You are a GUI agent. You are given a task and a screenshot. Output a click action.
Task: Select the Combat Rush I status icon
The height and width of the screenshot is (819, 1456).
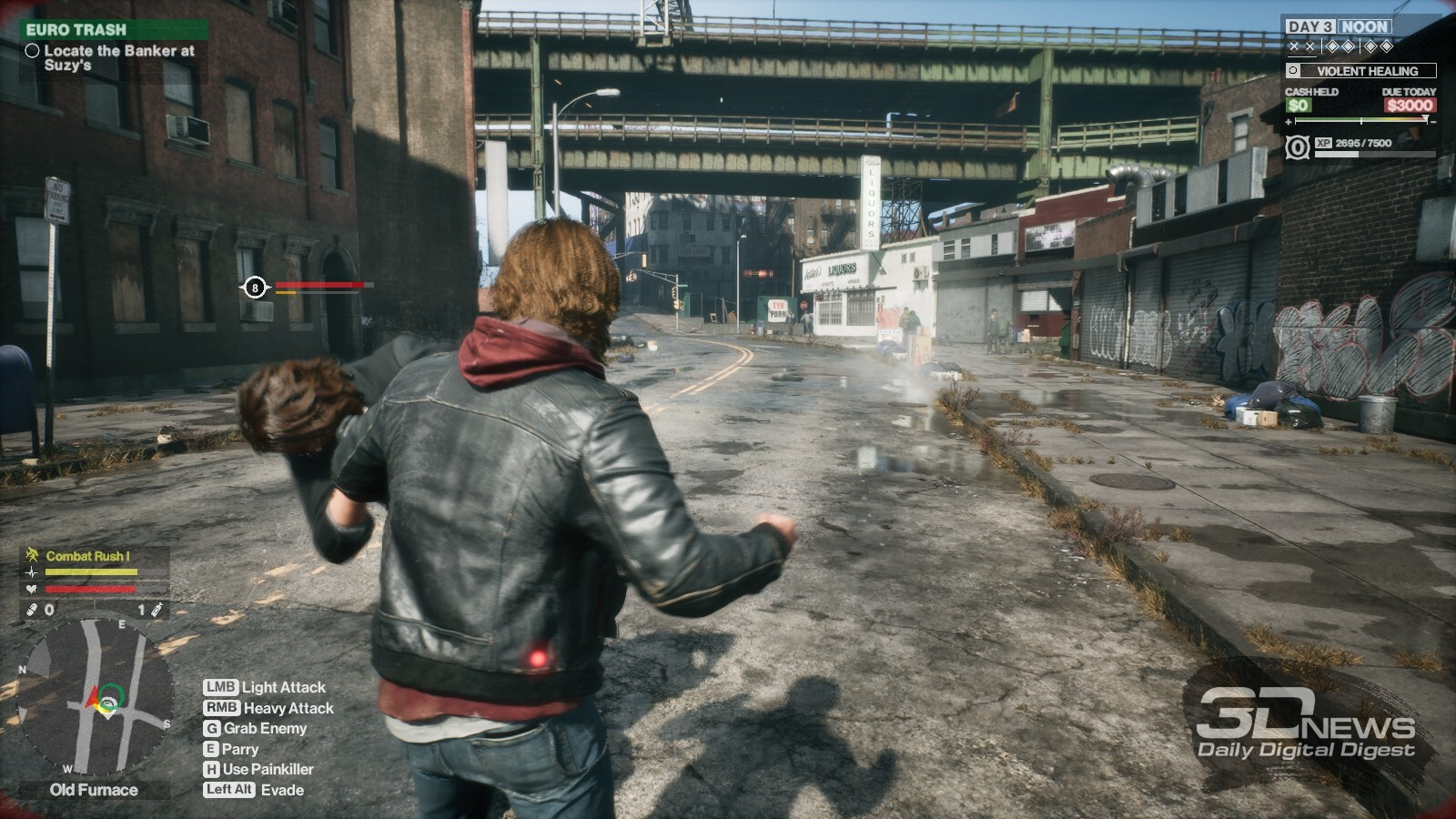(x=33, y=555)
